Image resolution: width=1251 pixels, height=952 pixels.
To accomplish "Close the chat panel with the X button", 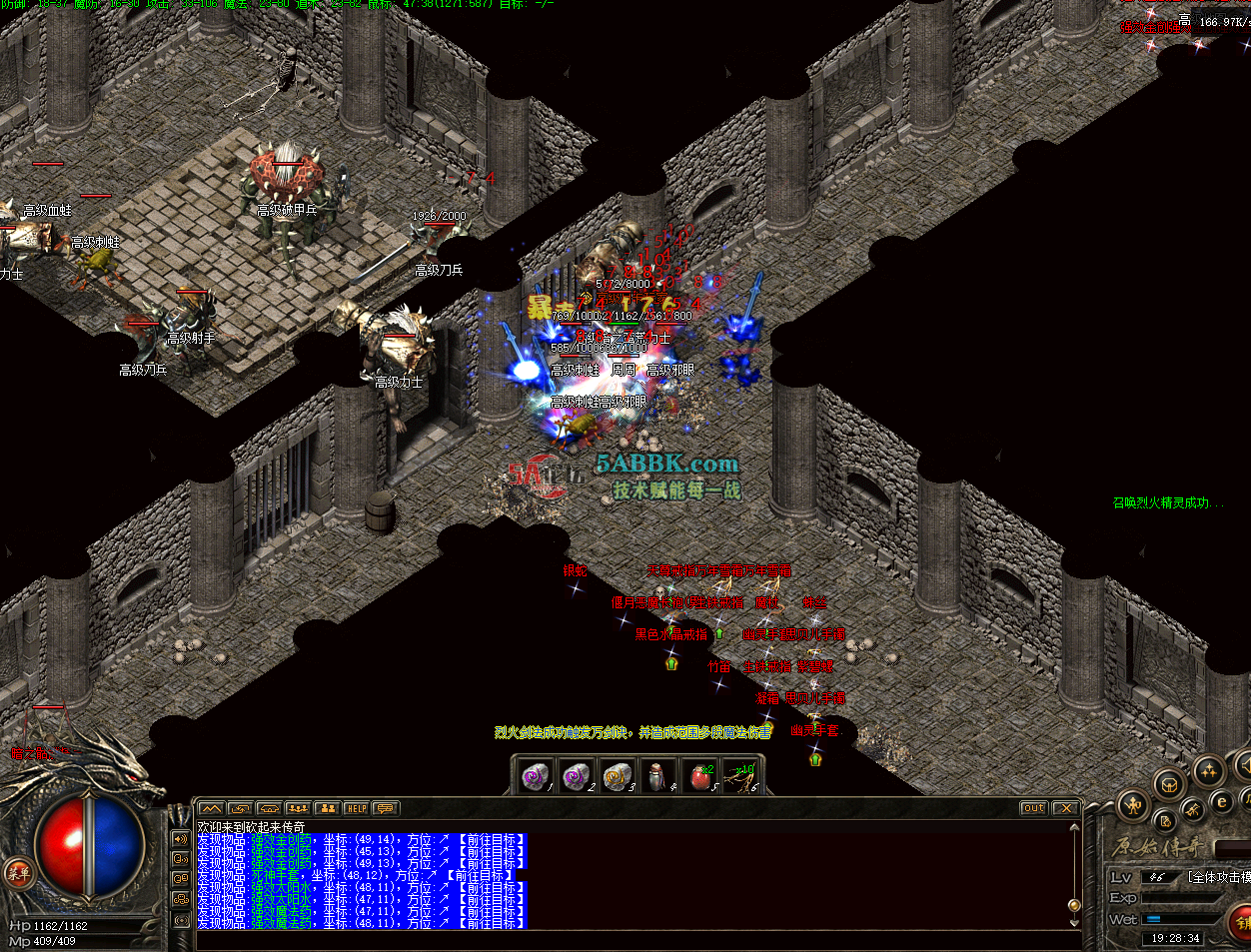I will click(x=1065, y=808).
